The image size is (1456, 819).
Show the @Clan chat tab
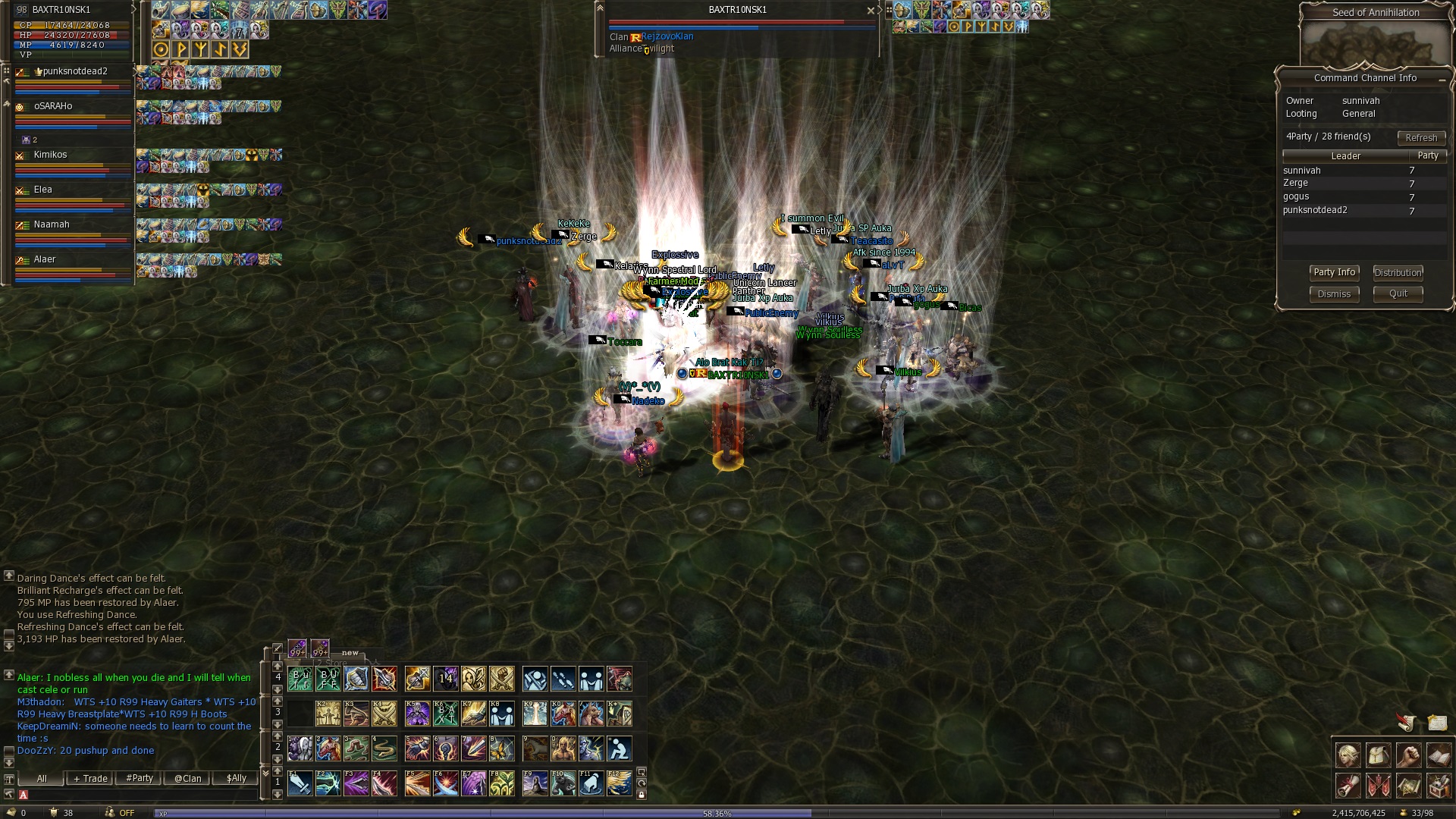point(188,779)
